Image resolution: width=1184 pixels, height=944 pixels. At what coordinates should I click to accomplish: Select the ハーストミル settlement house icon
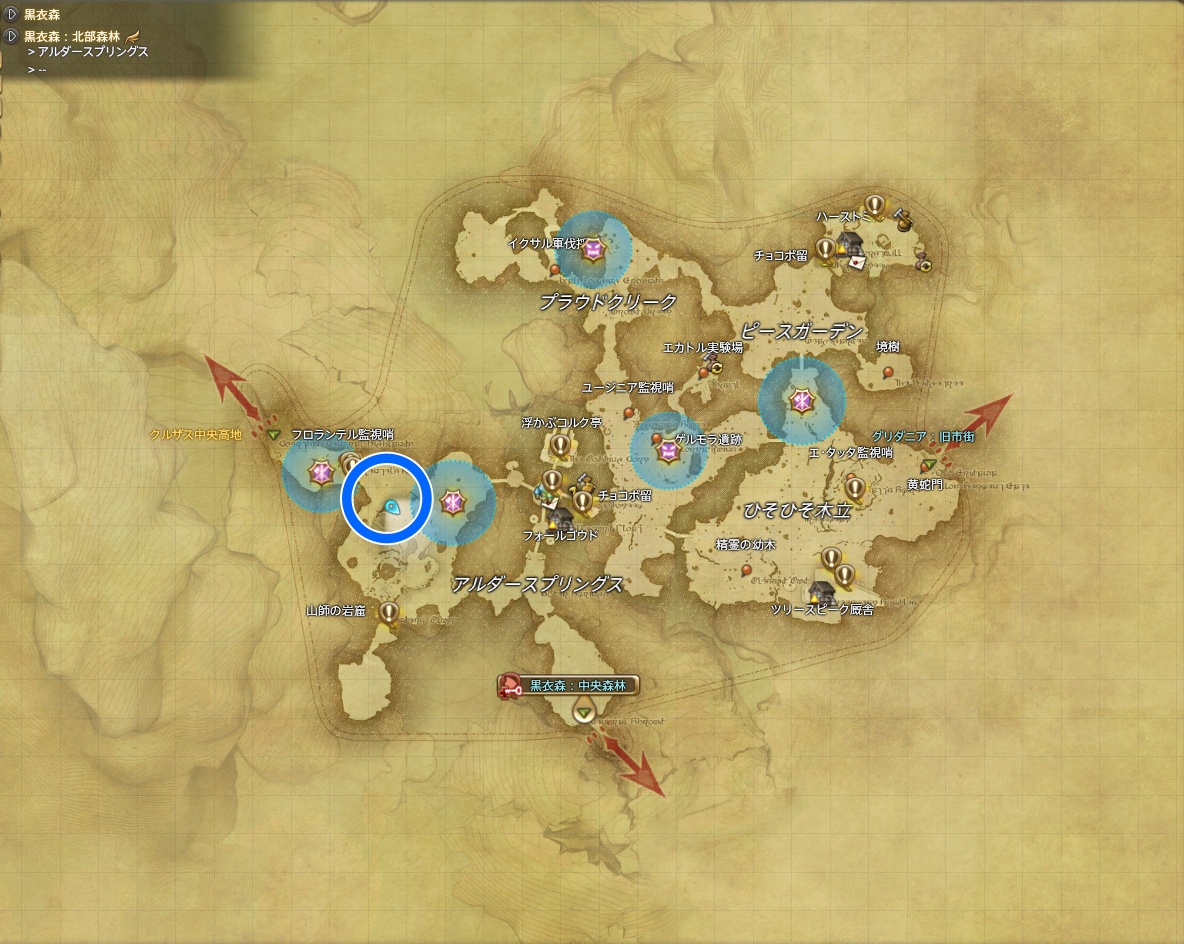[x=850, y=242]
